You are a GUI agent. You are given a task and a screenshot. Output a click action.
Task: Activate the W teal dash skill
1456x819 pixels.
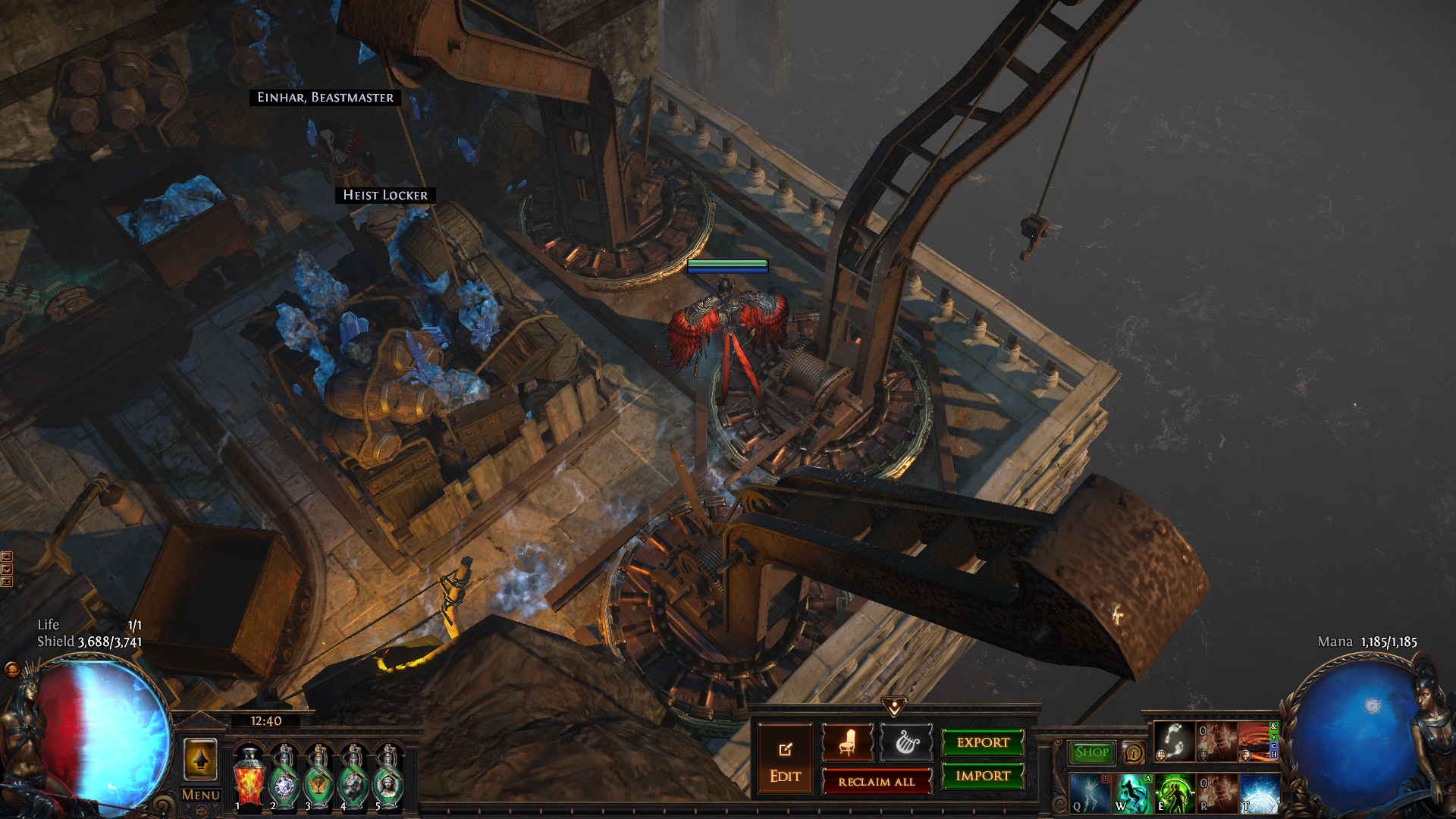[x=1132, y=793]
